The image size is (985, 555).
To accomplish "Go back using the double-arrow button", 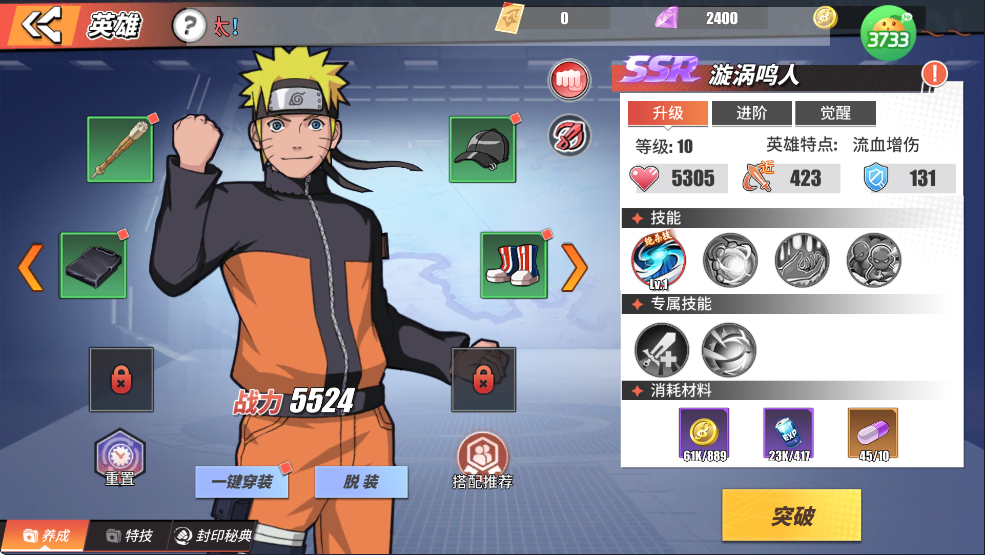I will point(41,26).
